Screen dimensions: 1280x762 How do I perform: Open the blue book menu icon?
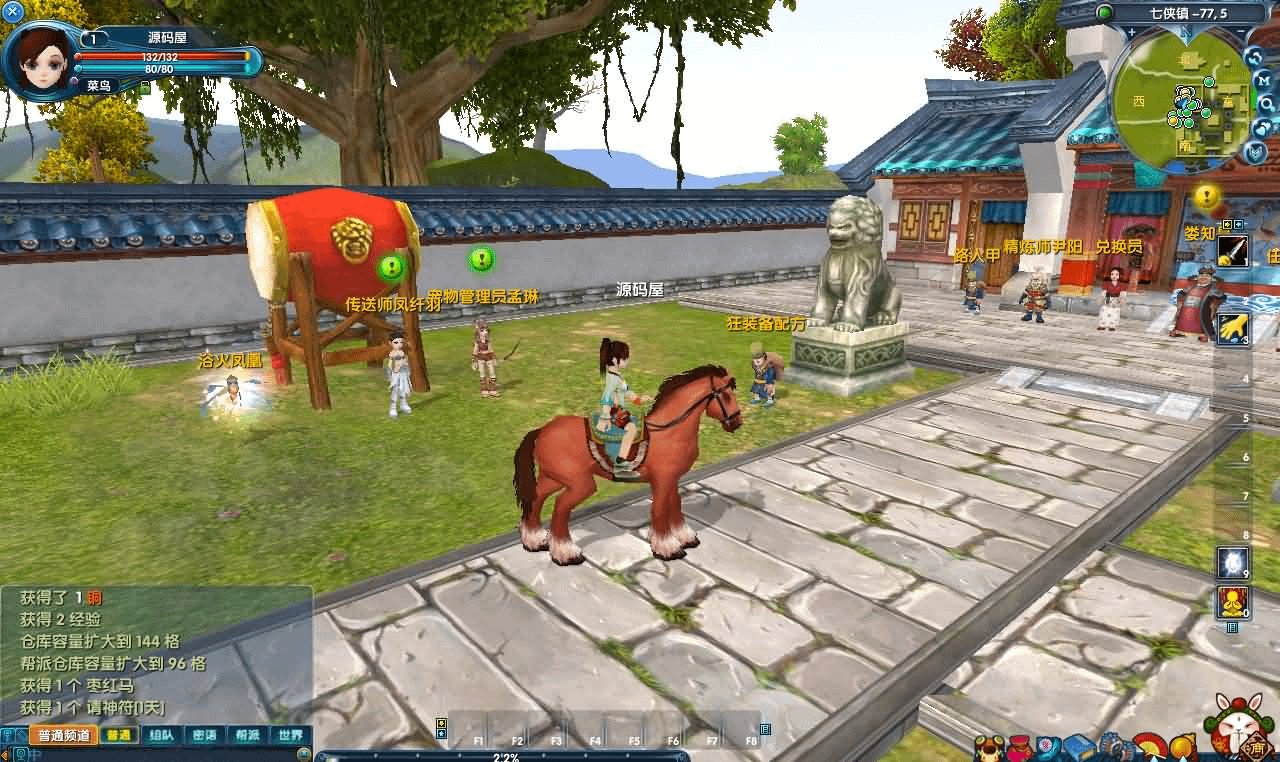point(1078,746)
